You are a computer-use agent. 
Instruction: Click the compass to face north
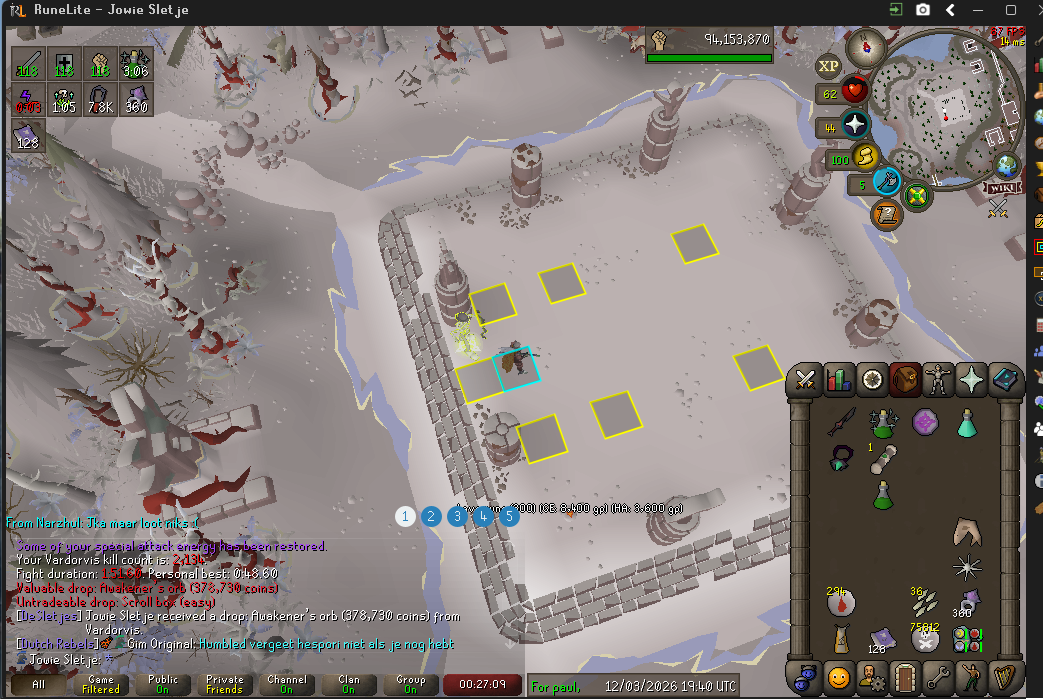click(x=865, y=46)
